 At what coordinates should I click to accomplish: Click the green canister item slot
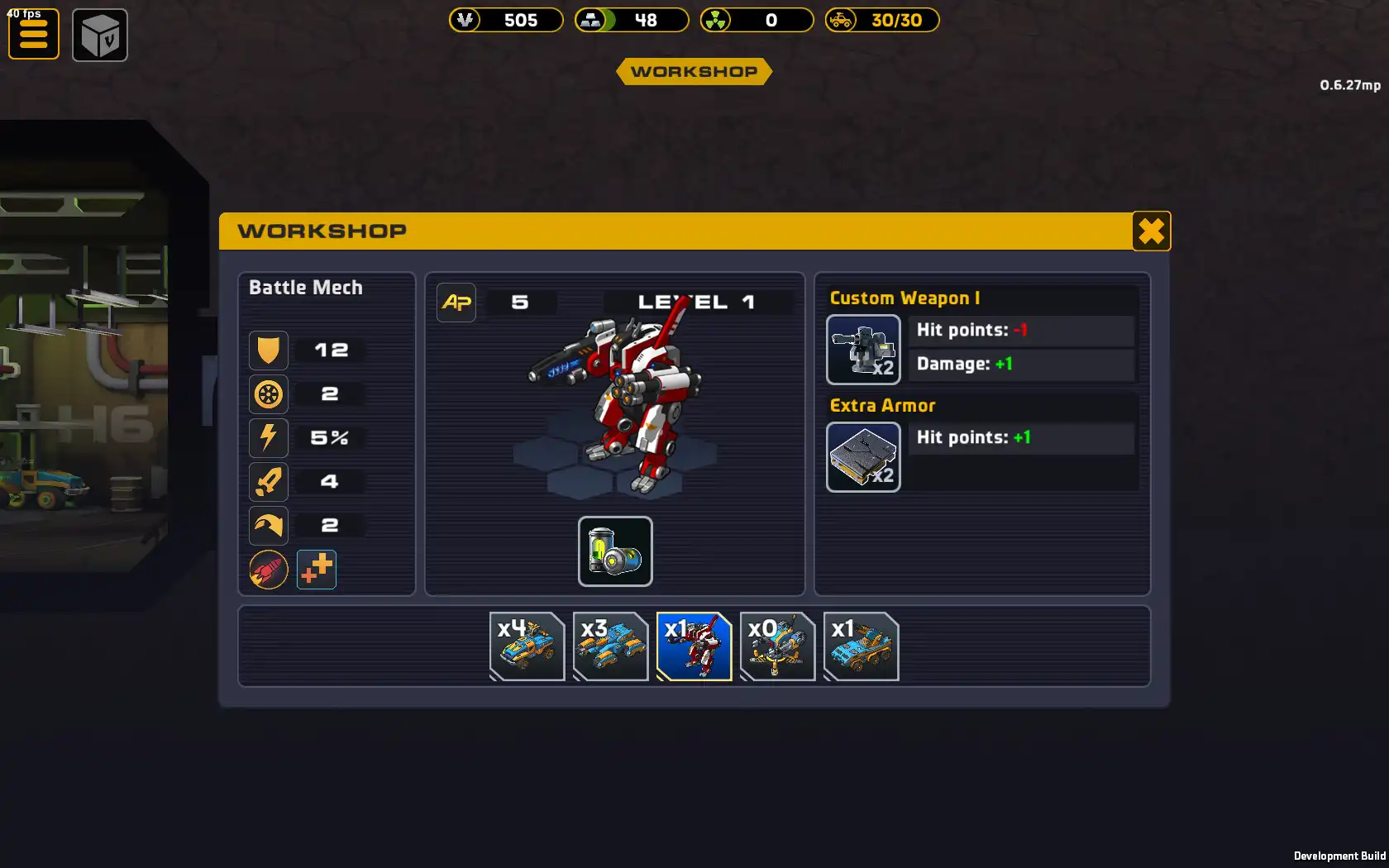tap(615, 551)
